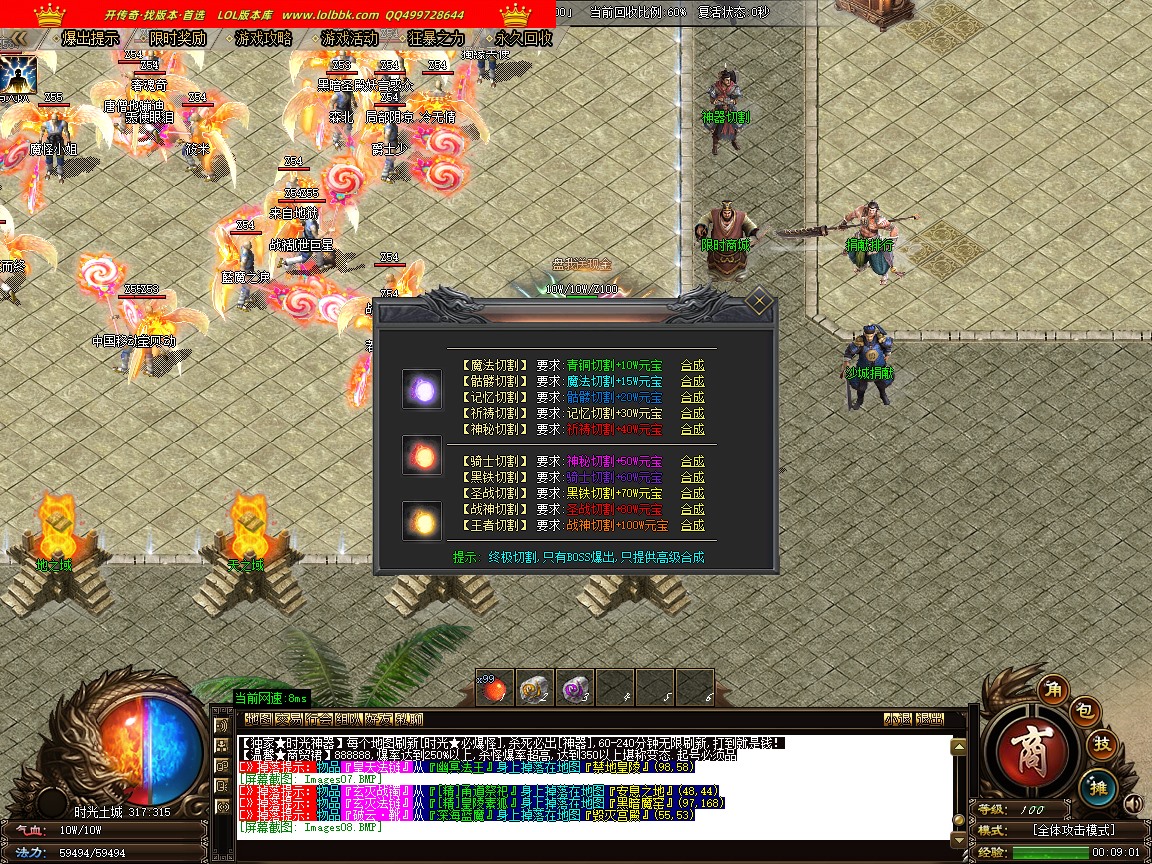Show the 游戏攻略 guide
This screenshot has height=864, width=1152.
pyautogui.click(x=264, y=39)
